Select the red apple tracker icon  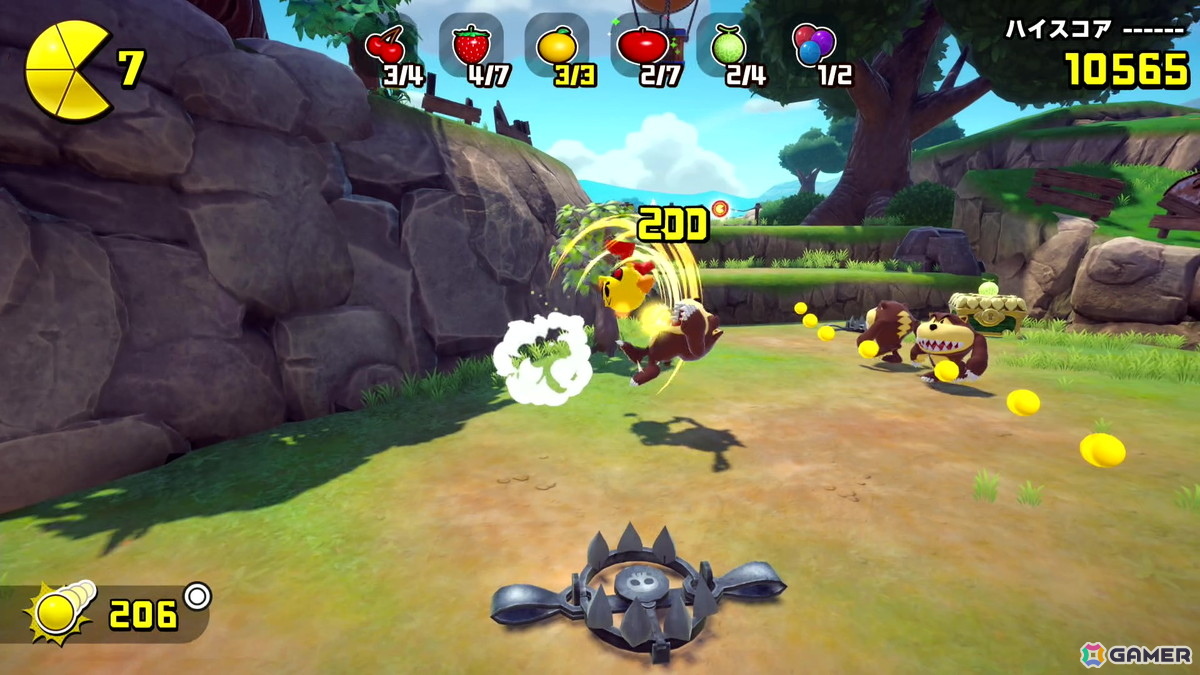(x=642, y=46)
